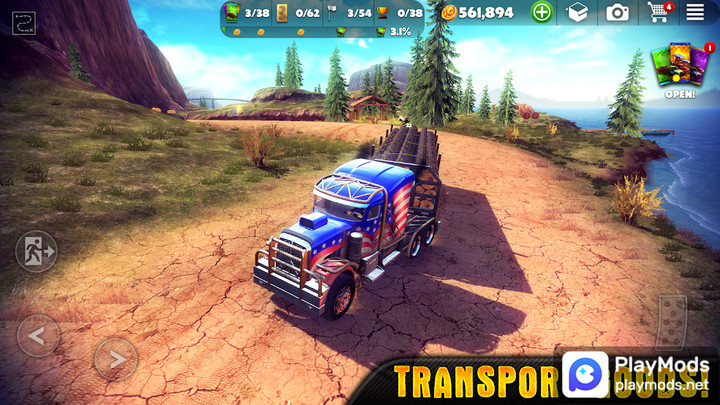Exit the vehicle using the exit icon
This screenshot has width=720, height=405.
35,251
